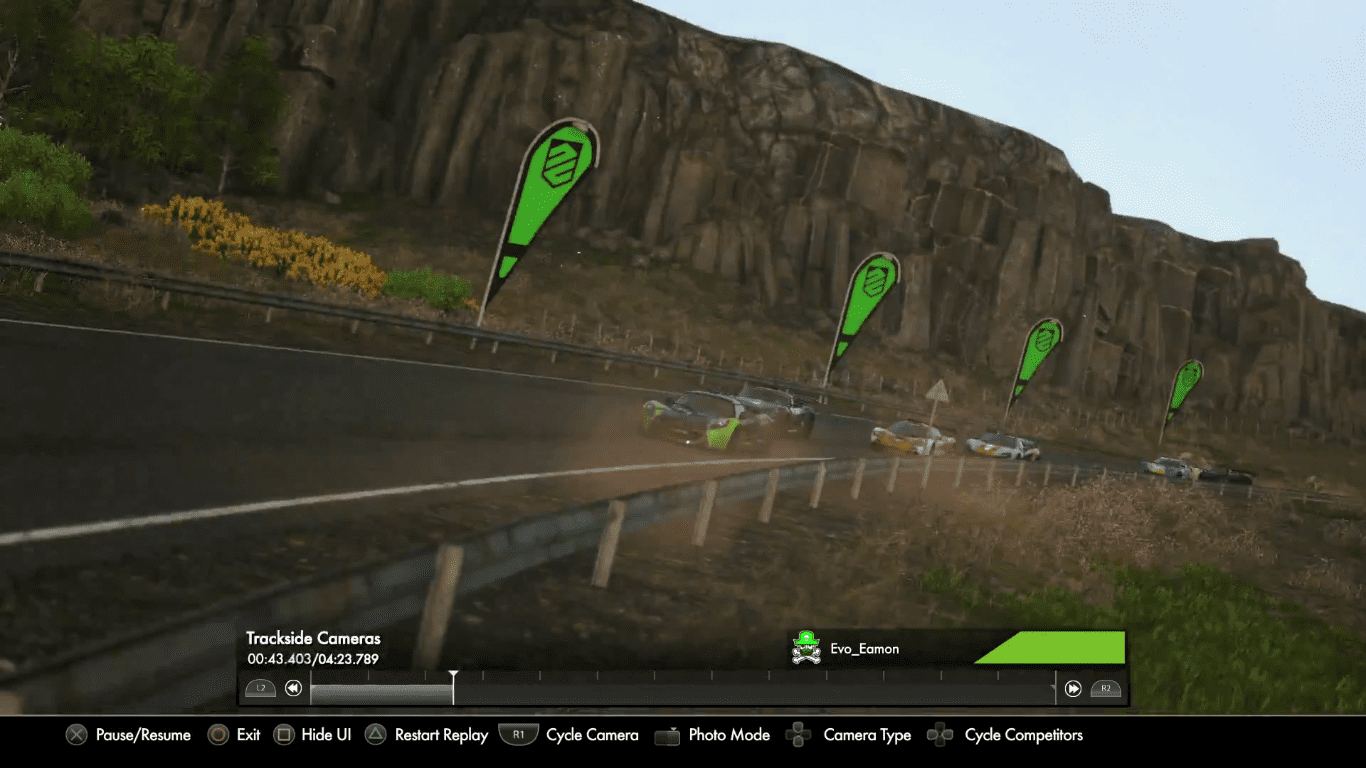Select the white playhead marker on the timeline

point(453,685)
